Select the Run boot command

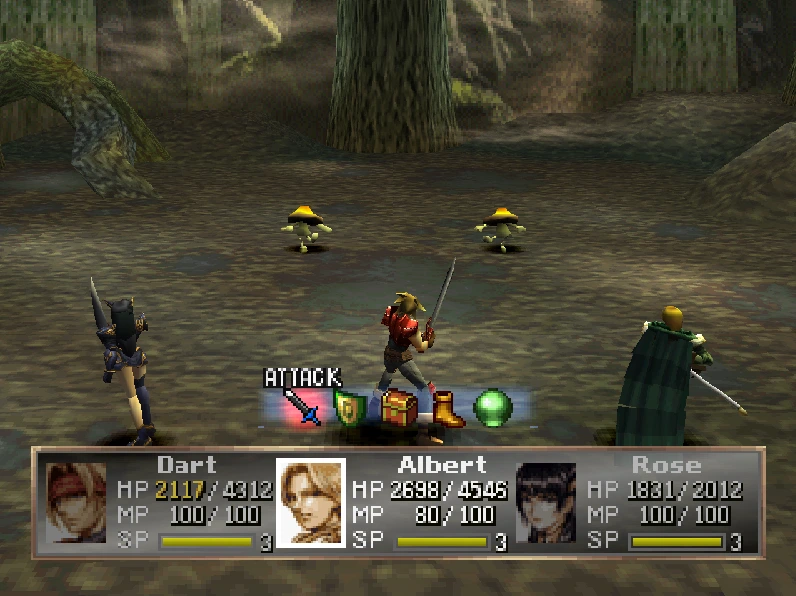point(447,409)
